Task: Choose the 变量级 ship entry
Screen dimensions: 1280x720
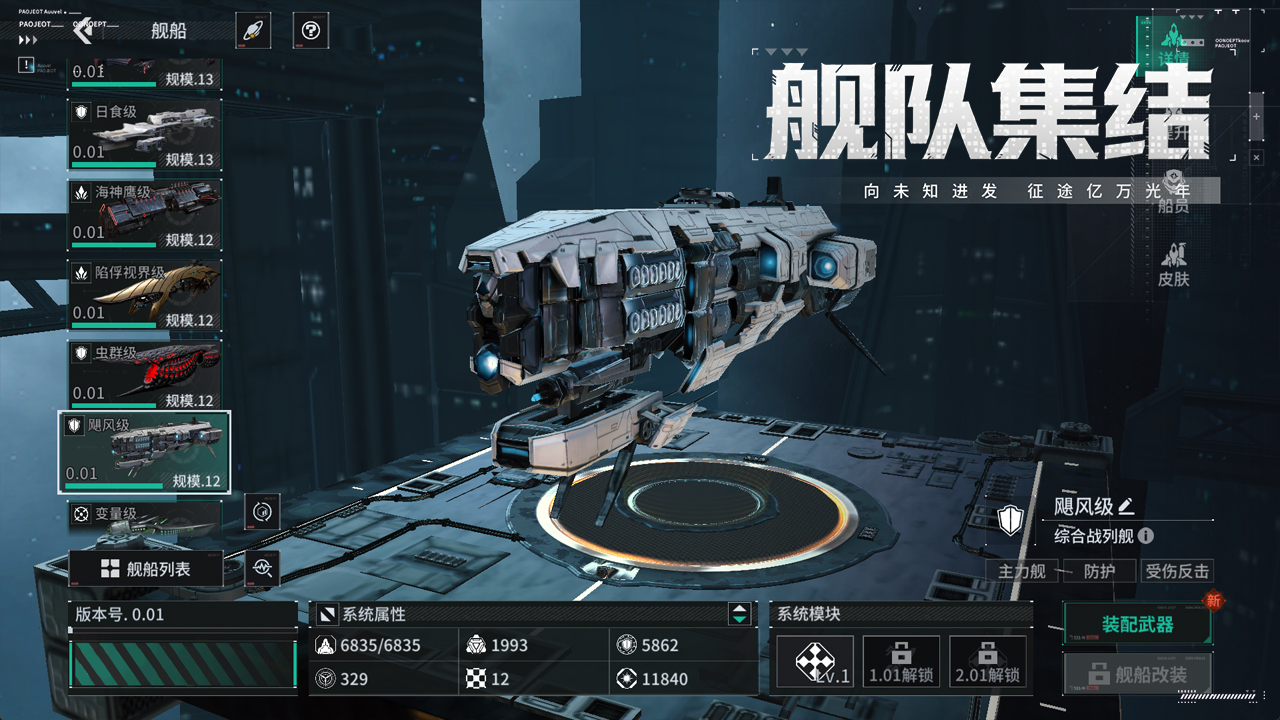Action: (x=145, y=515)
